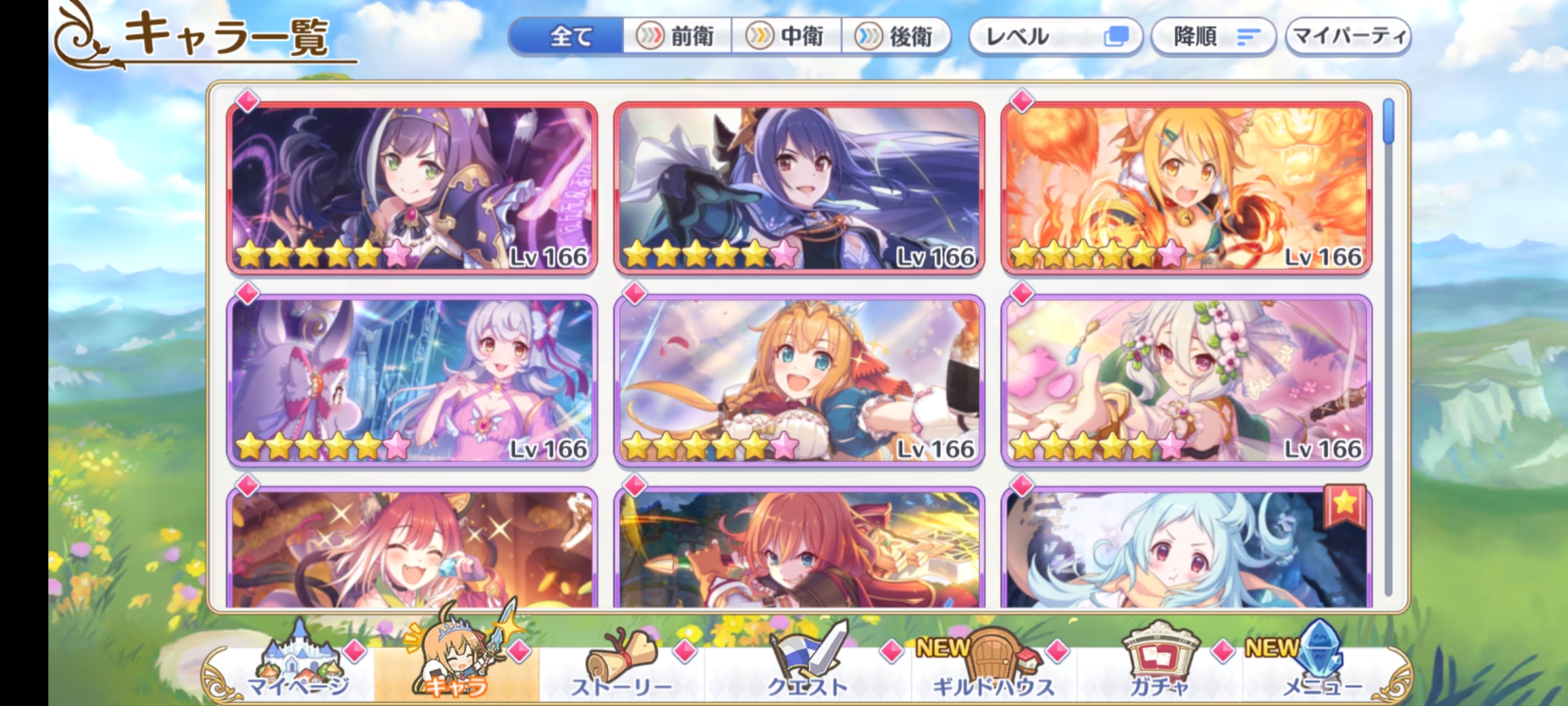This screenshot has height=706, width=1568.
Task: Open the マイパーティ button
Action: pos(1347,37)
